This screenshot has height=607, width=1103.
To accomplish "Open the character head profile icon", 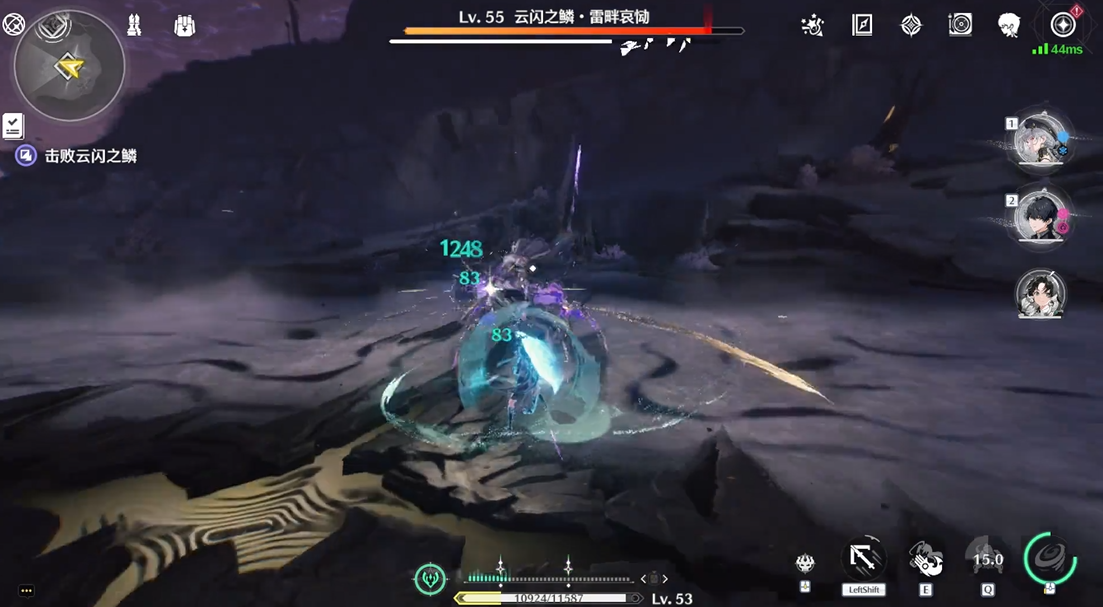I will coord(1009,26).
